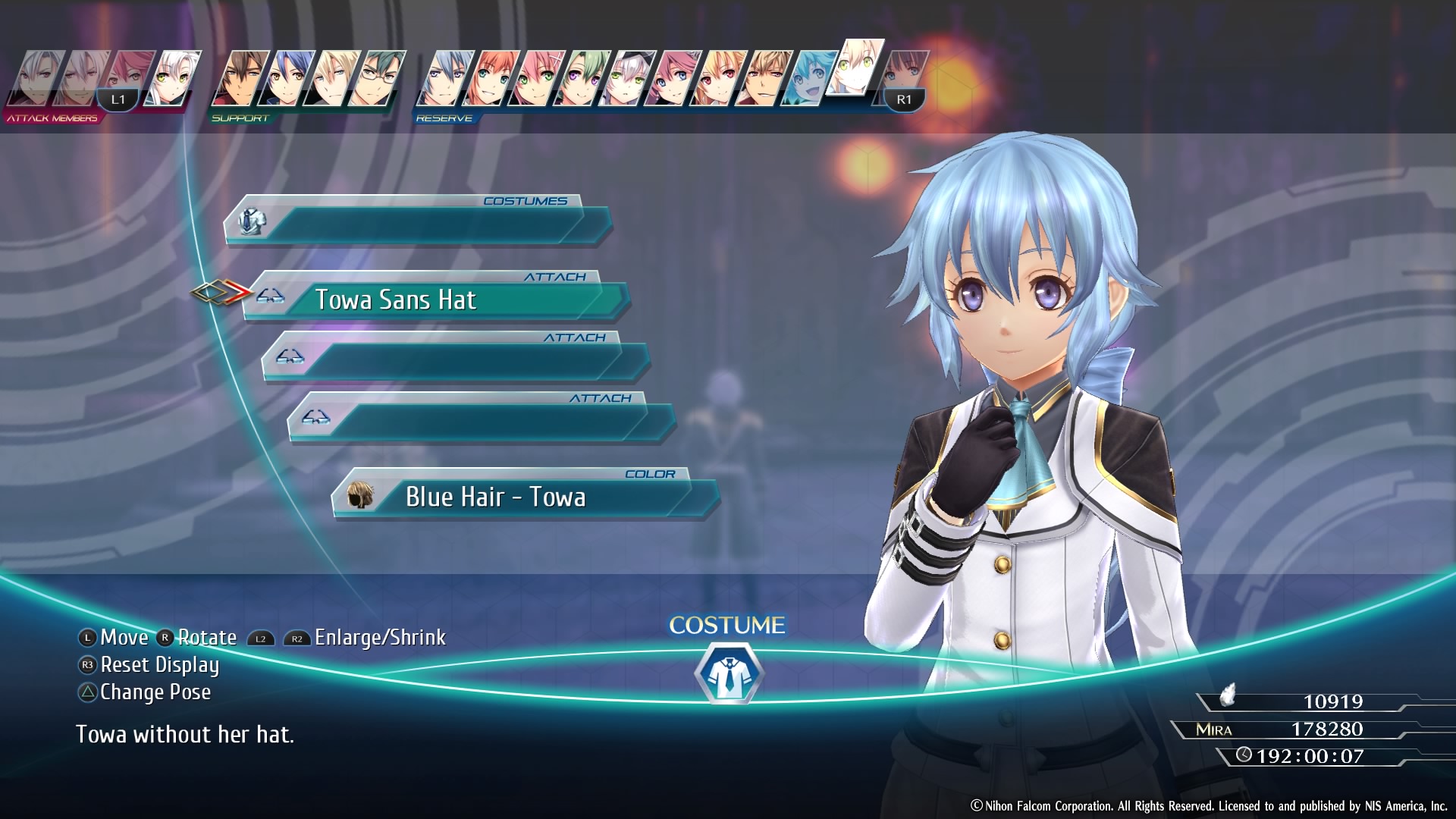Select the highlighted blonde Reserve portrait
Viewport: 1456px width, 819px height.
[855, 68]
